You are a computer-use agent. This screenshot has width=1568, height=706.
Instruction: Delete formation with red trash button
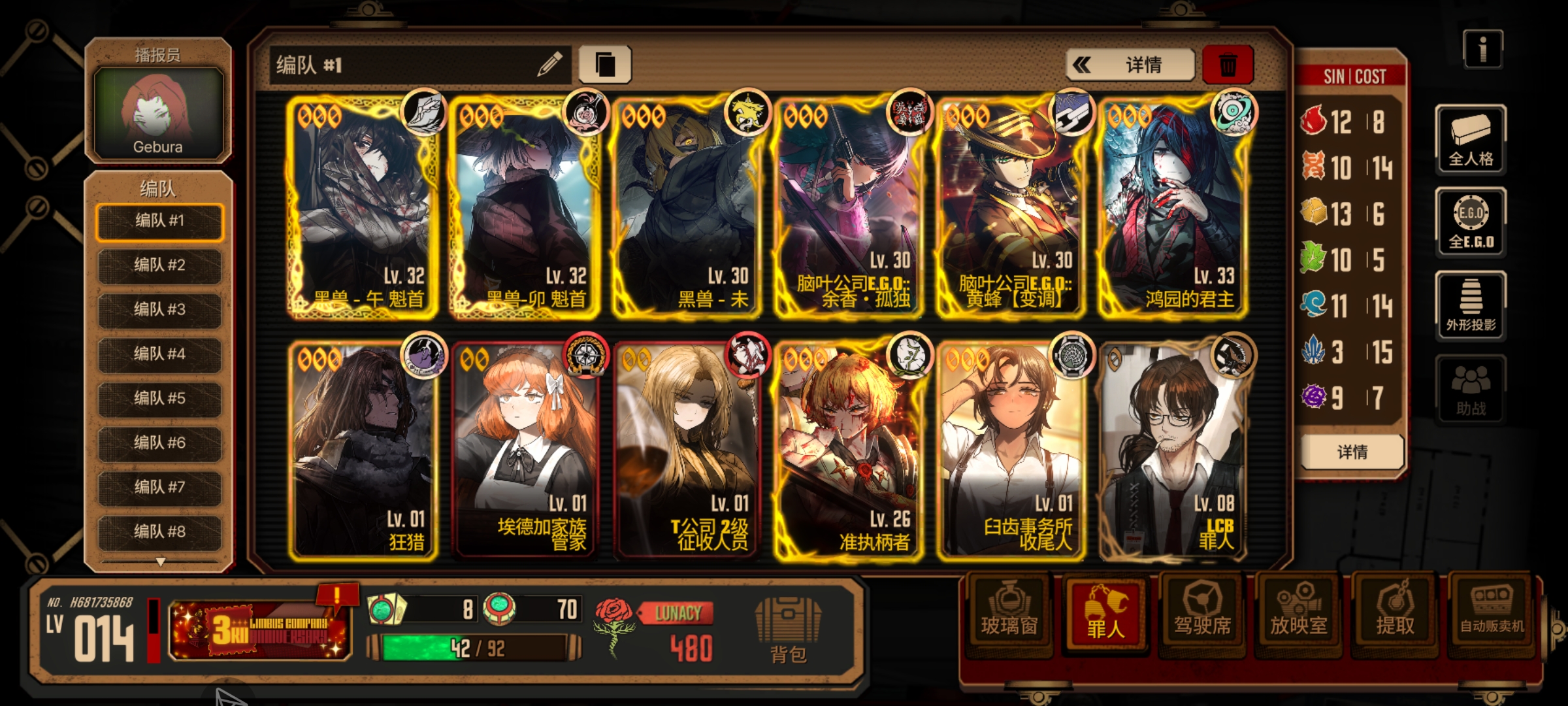(1228, 65)
